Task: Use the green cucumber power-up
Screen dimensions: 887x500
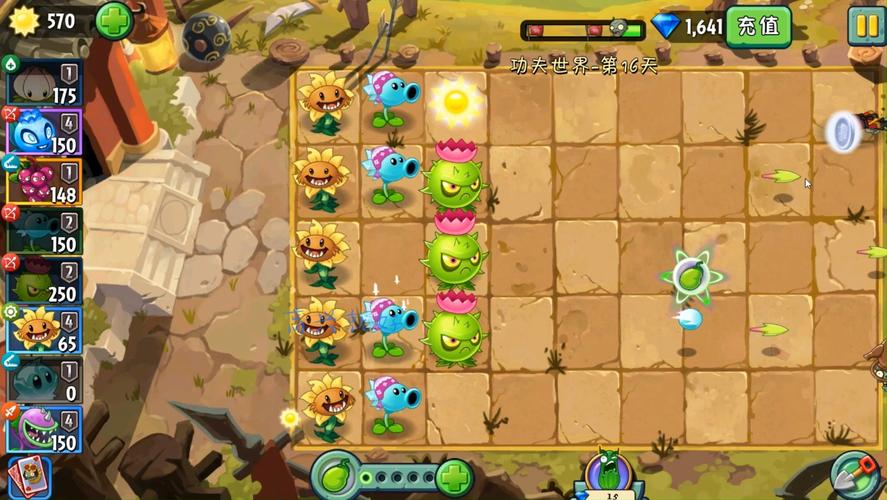Action: click(x=608, y=474)
